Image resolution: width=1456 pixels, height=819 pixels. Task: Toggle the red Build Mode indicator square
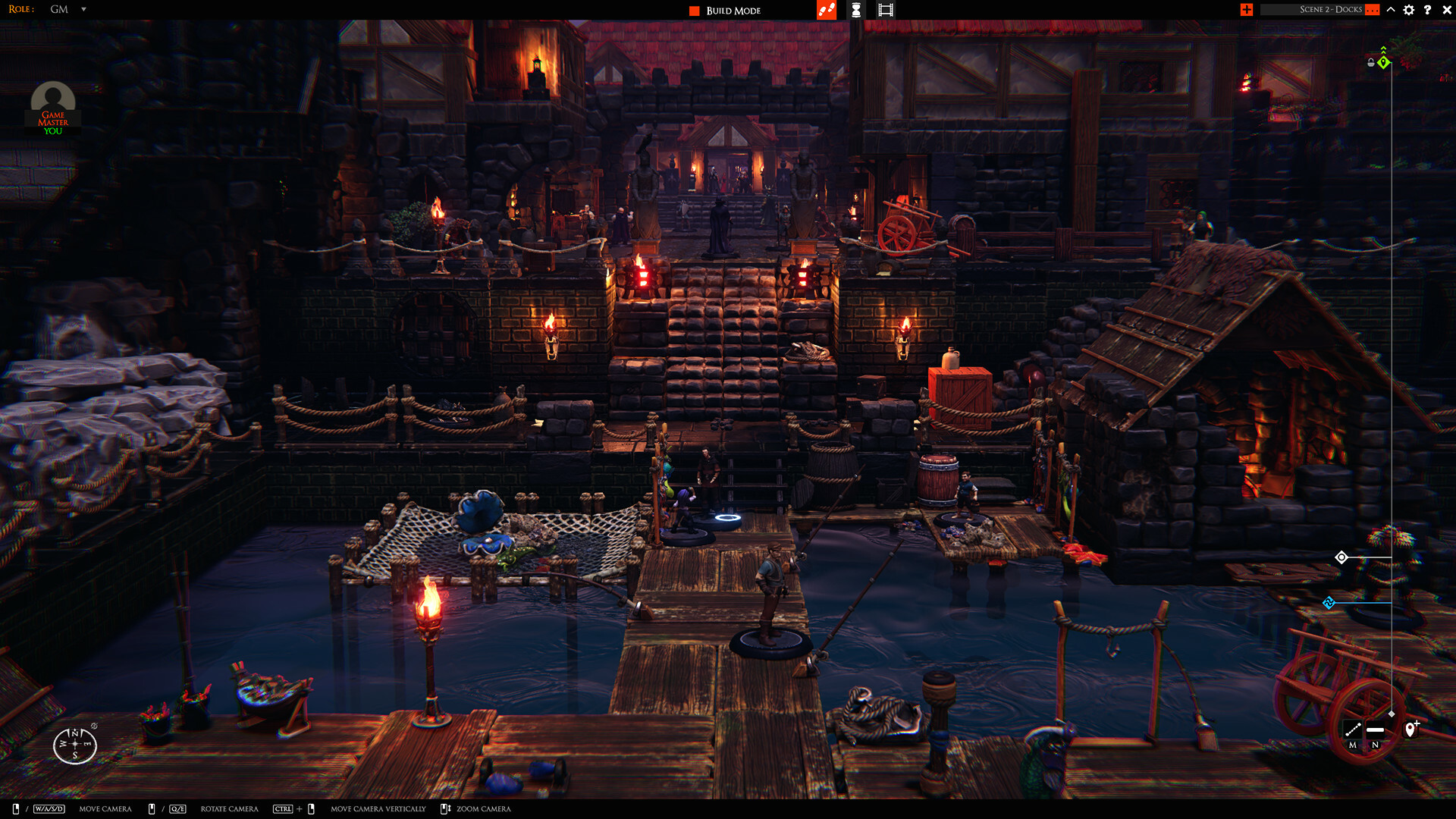(x=695, y=11)
